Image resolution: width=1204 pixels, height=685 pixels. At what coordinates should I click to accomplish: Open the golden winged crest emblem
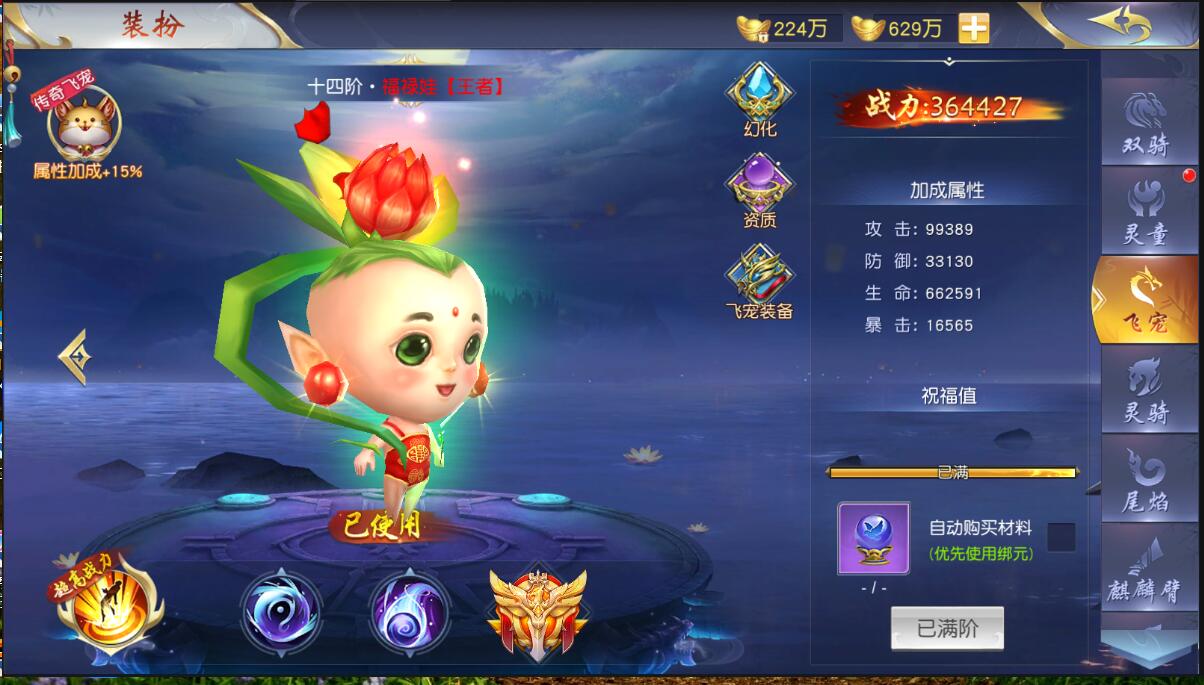538,611
